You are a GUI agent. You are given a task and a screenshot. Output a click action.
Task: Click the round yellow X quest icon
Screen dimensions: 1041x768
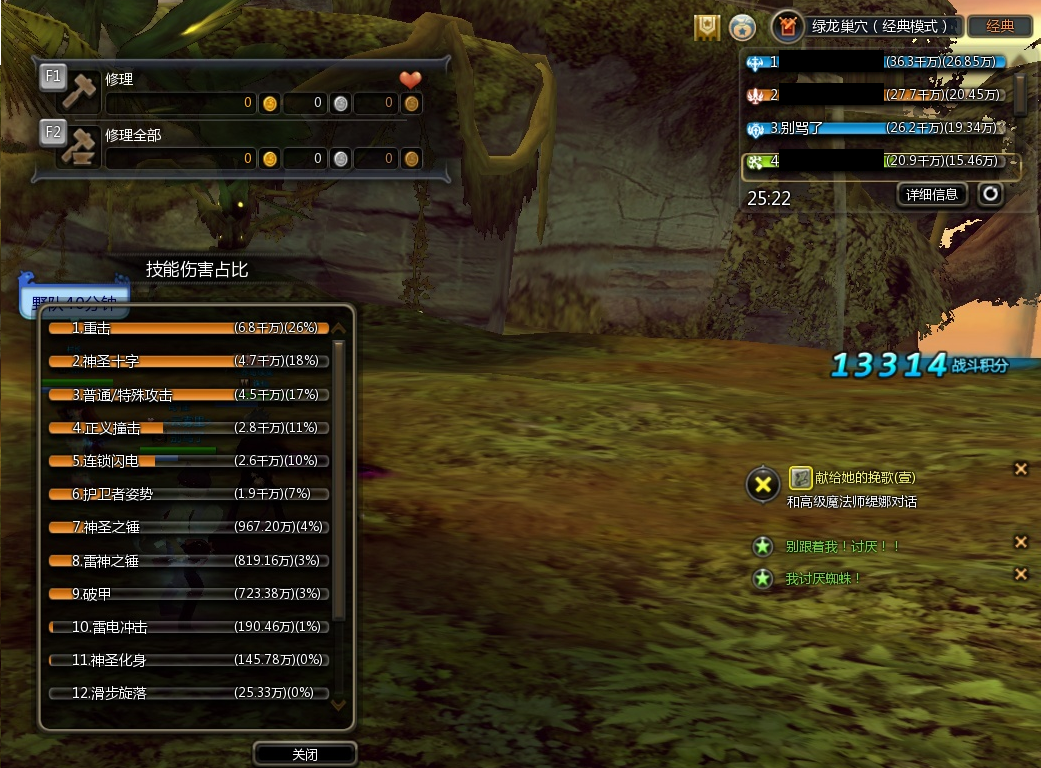[763, 486]
